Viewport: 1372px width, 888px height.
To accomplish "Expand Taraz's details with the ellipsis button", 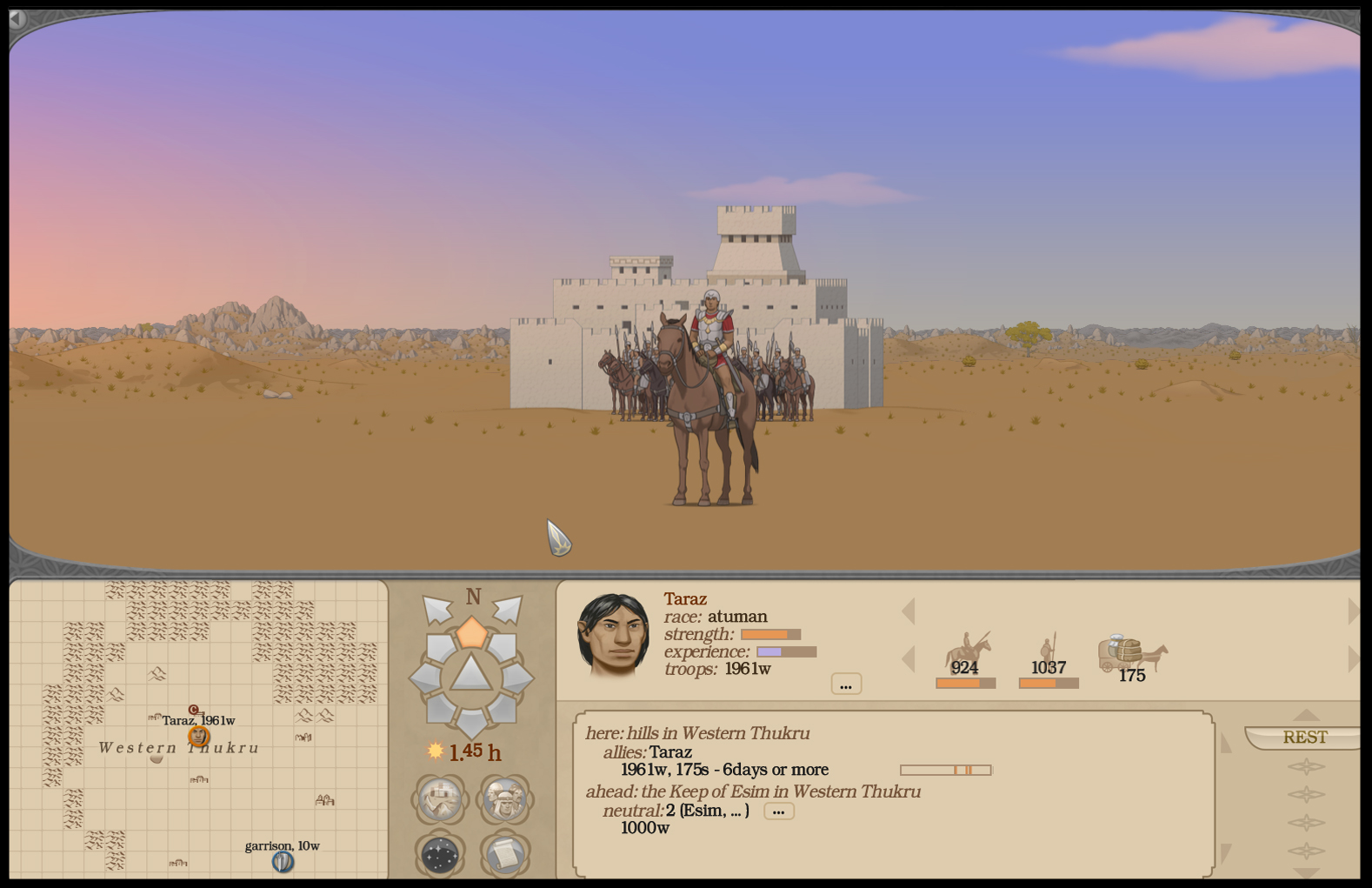I will [x=846, y=684].
